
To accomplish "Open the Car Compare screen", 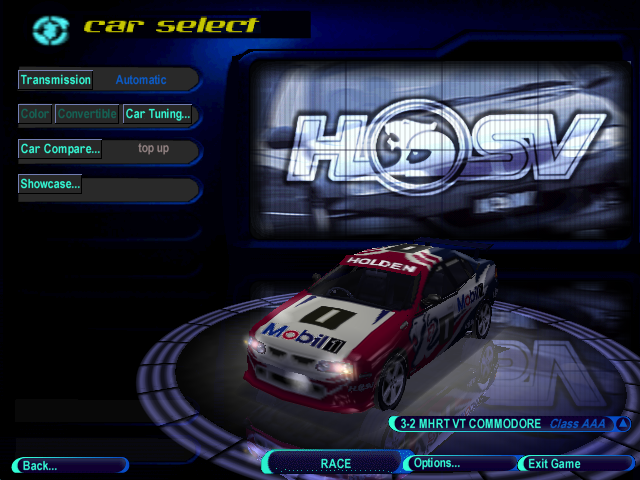I will [x=60, y=149].
